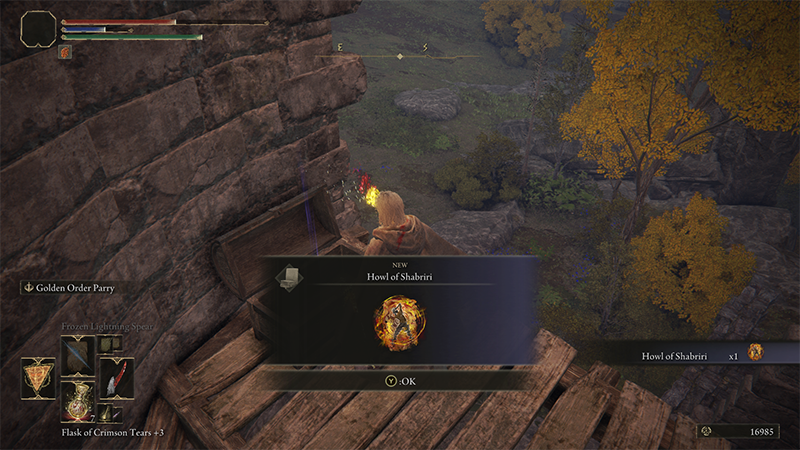Screen dimensions: 800x450
Task: Click the red-bladed right-hand weapon slot
Action: click(x=116, y=378)
